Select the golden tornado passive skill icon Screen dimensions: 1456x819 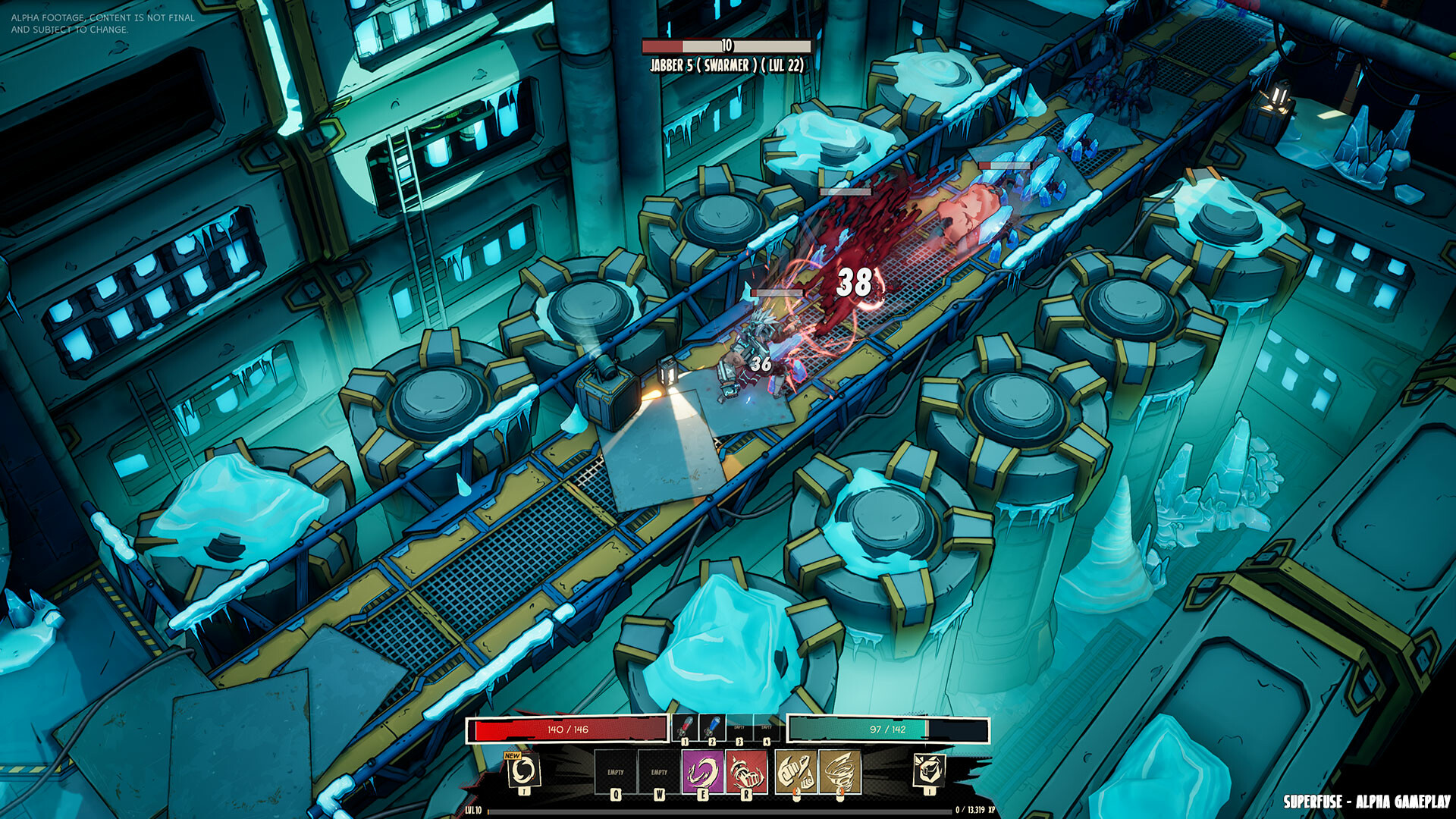coord(839,770)
